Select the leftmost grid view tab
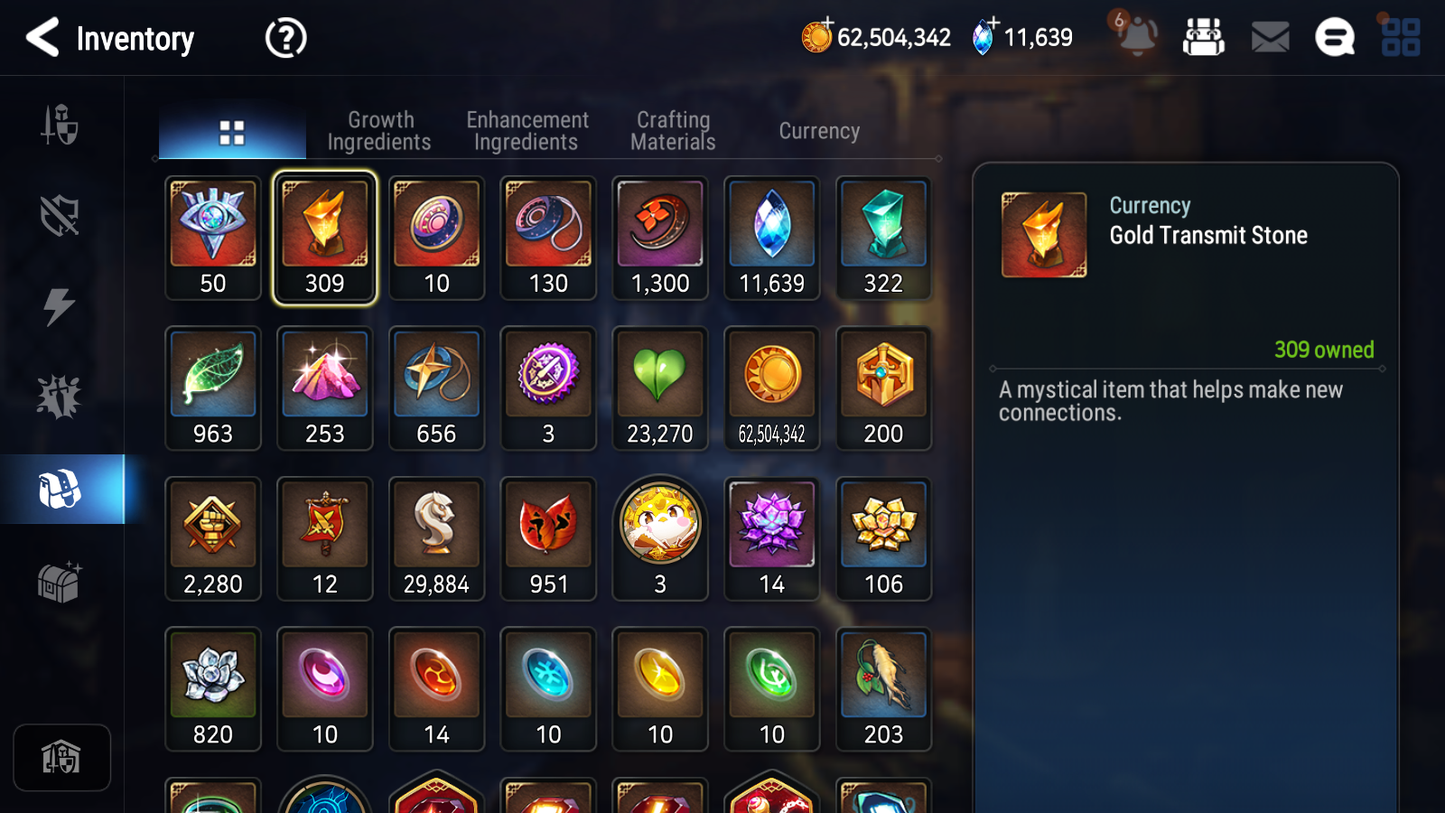1445x813 pixels. point(232,130)
